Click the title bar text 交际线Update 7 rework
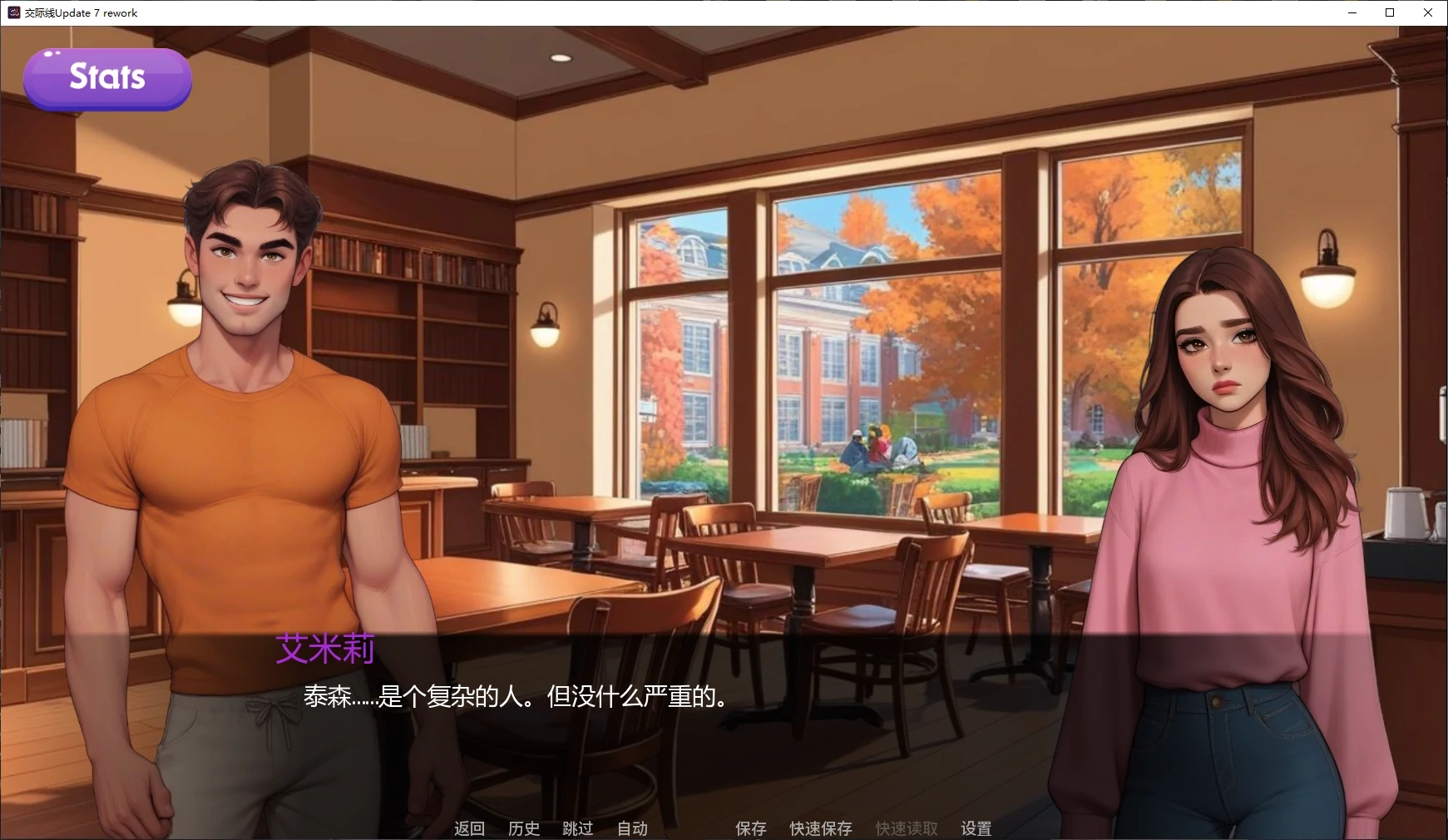The image size is (1448, 840). pyautogui.click(x=79, y=12)
